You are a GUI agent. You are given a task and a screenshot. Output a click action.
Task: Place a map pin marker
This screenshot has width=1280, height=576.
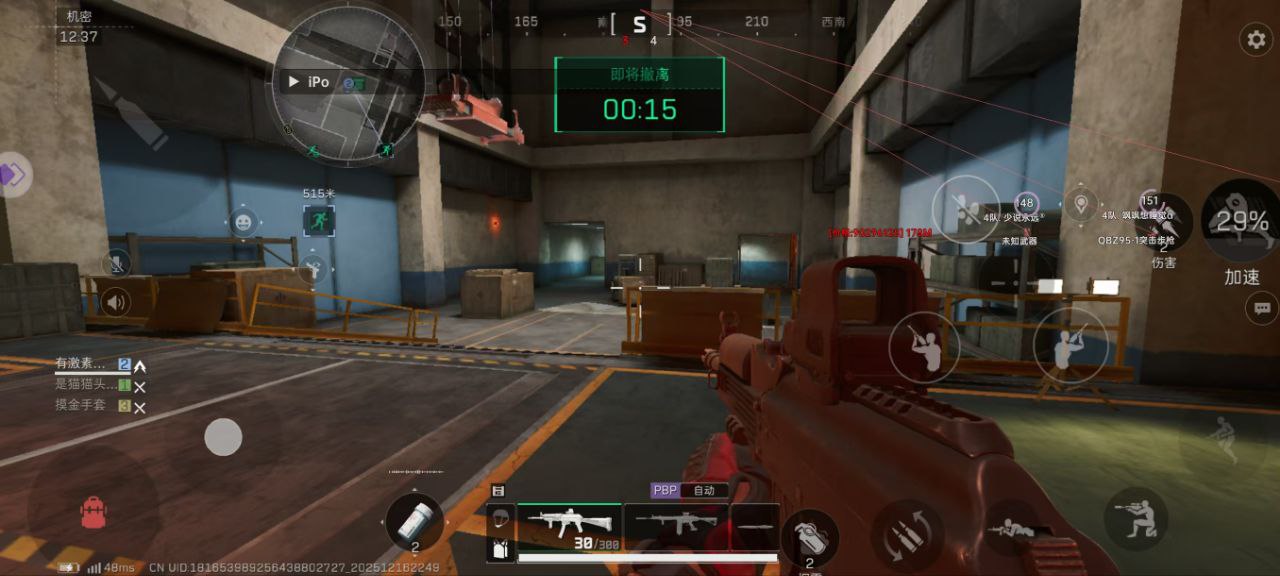(1080, 205)
